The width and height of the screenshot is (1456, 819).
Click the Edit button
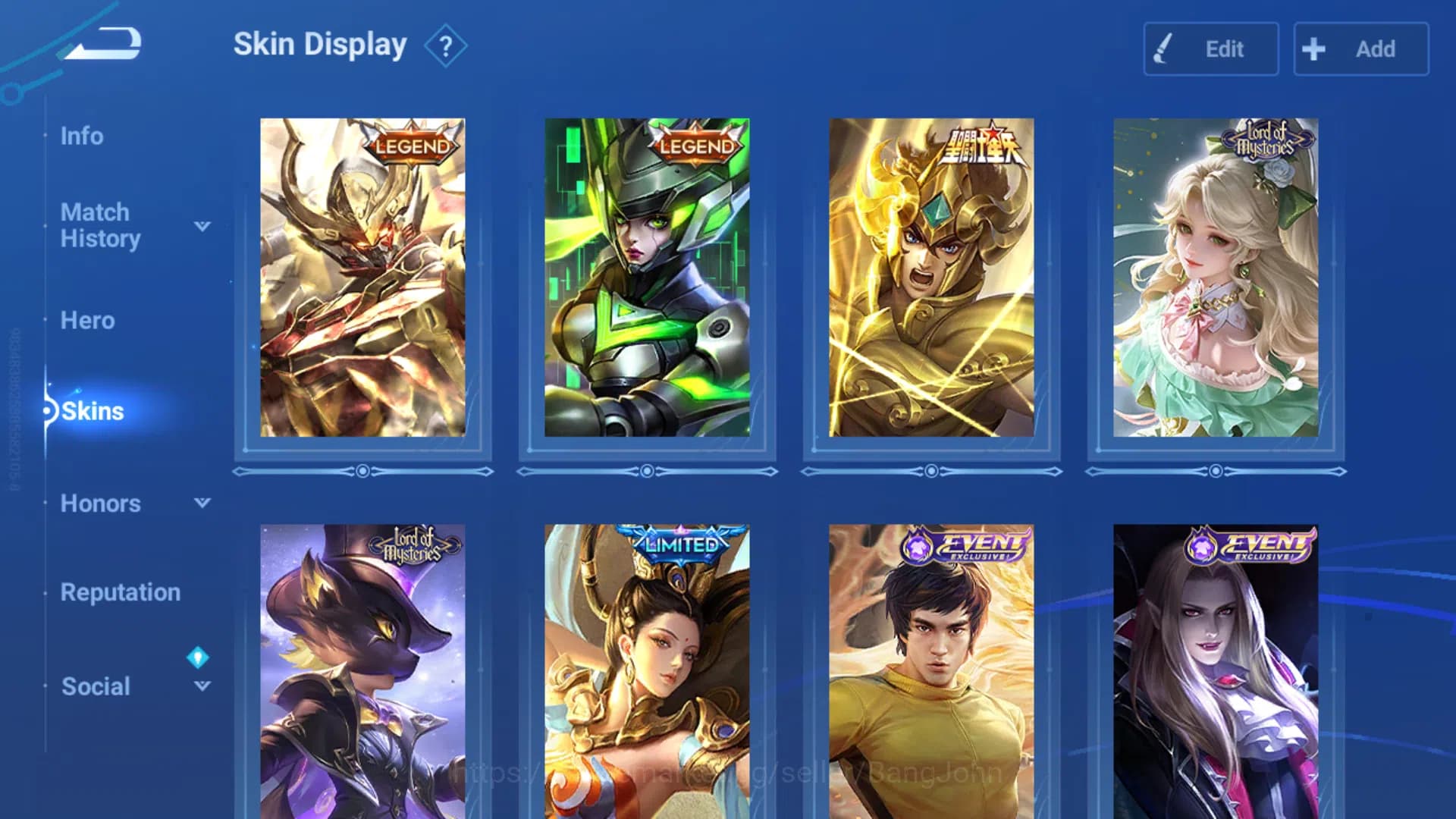[x=1210, y=49]
